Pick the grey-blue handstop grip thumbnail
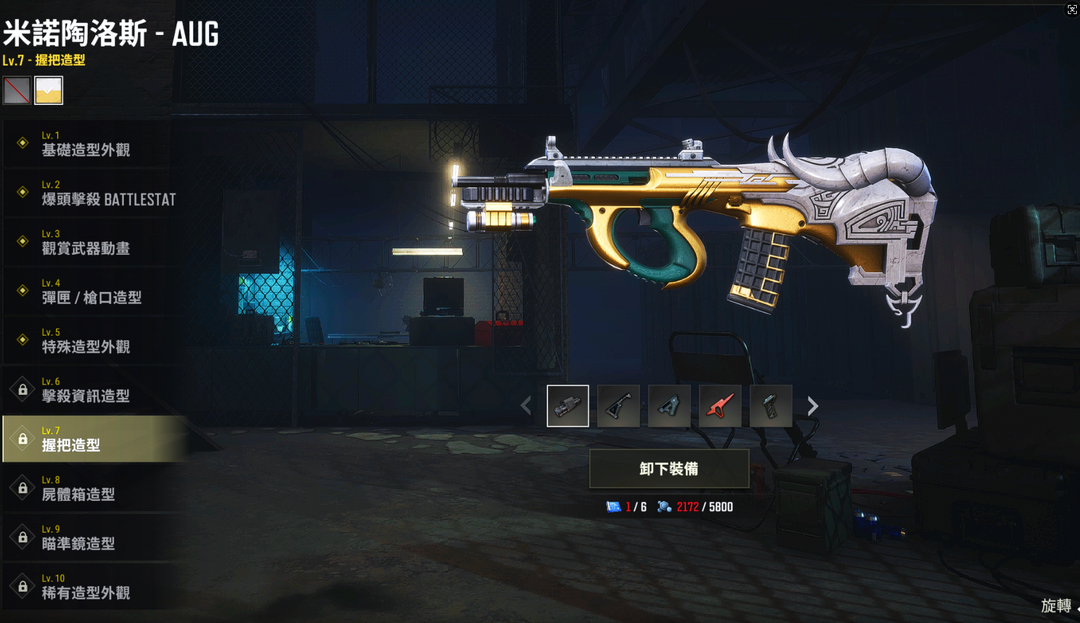1080x623 pixels. point(669,406)
